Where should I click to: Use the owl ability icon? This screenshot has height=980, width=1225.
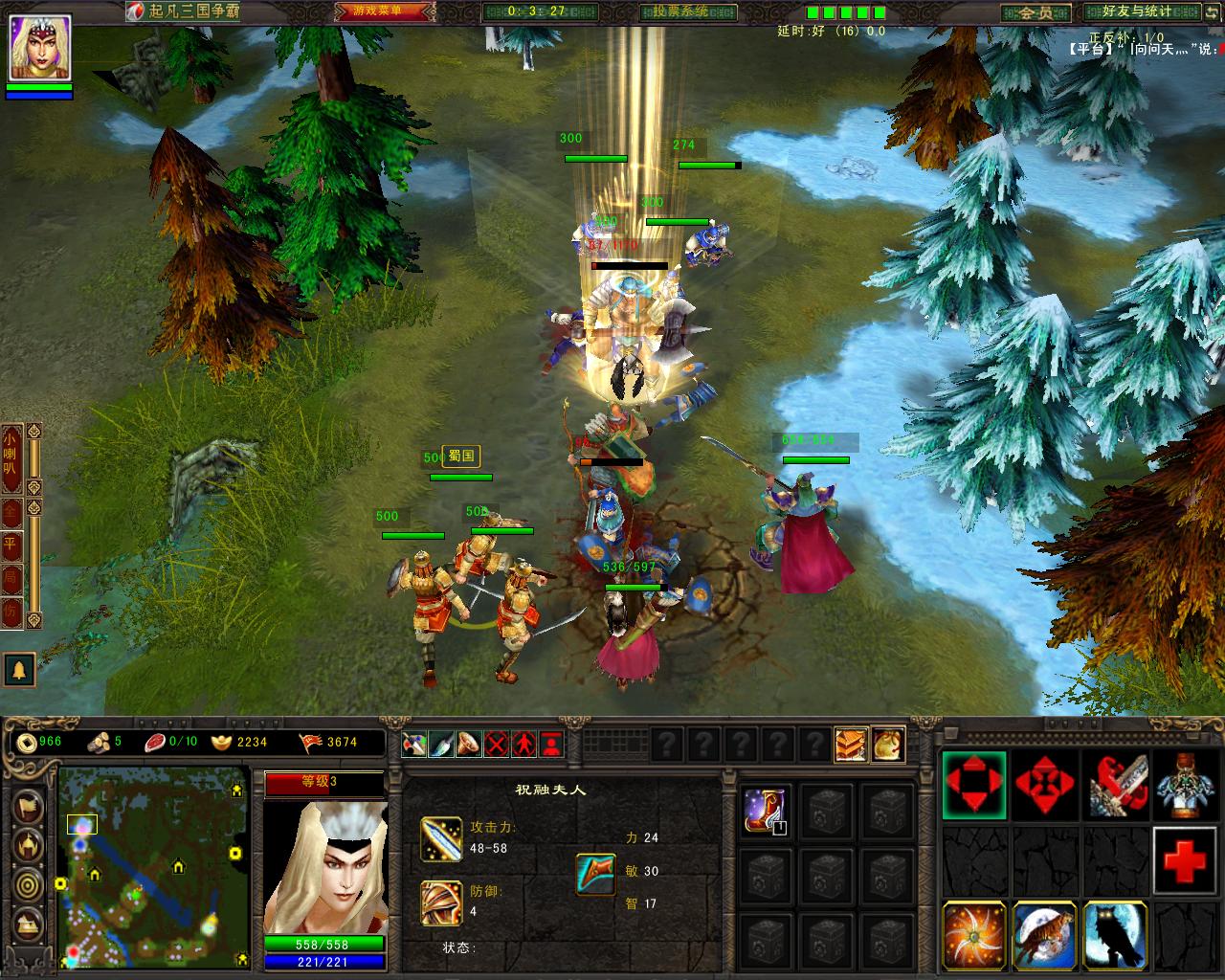pyautogui.click(x=1116, y=935)
